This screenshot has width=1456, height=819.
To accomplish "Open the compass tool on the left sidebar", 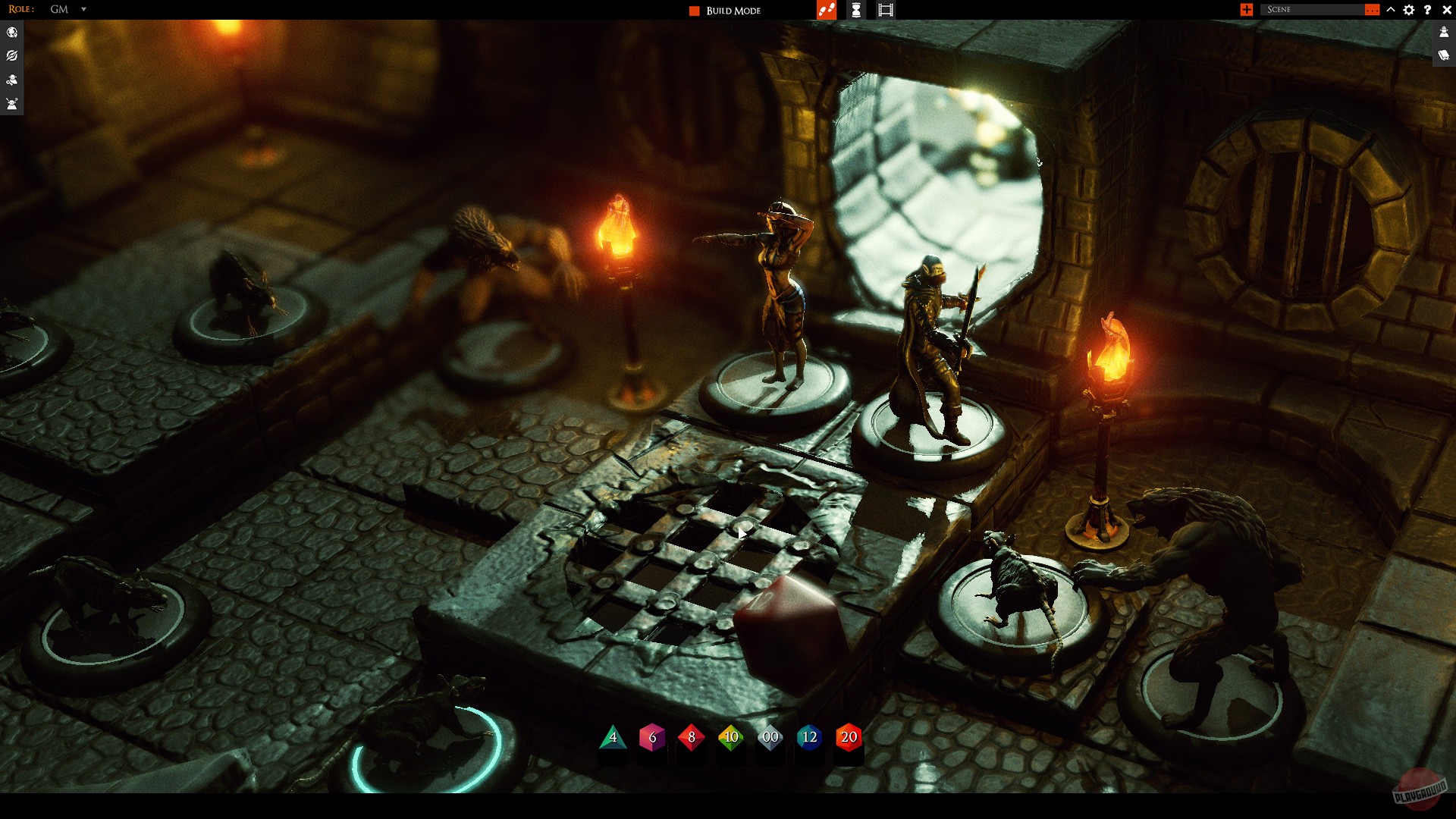I will coord(11,55).
